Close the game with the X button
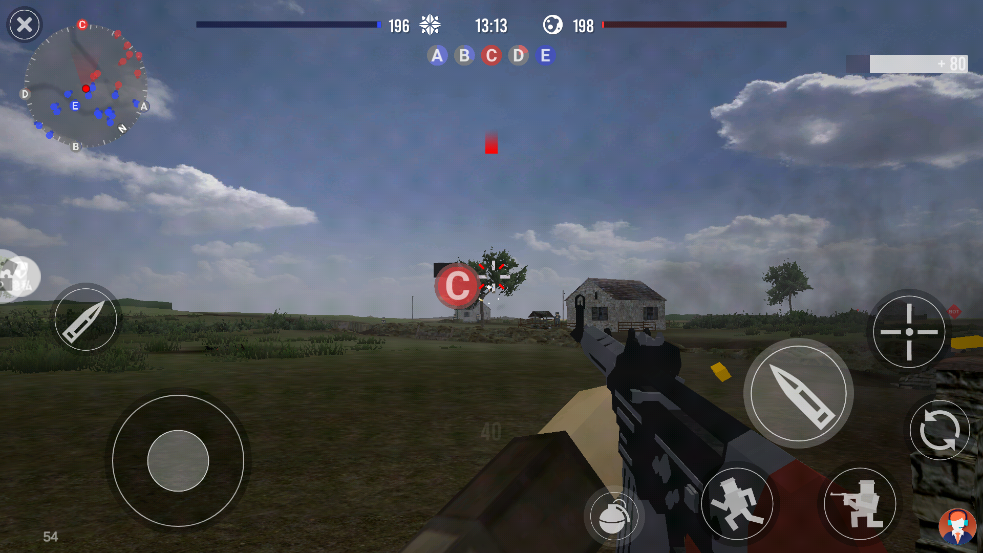 25,24
